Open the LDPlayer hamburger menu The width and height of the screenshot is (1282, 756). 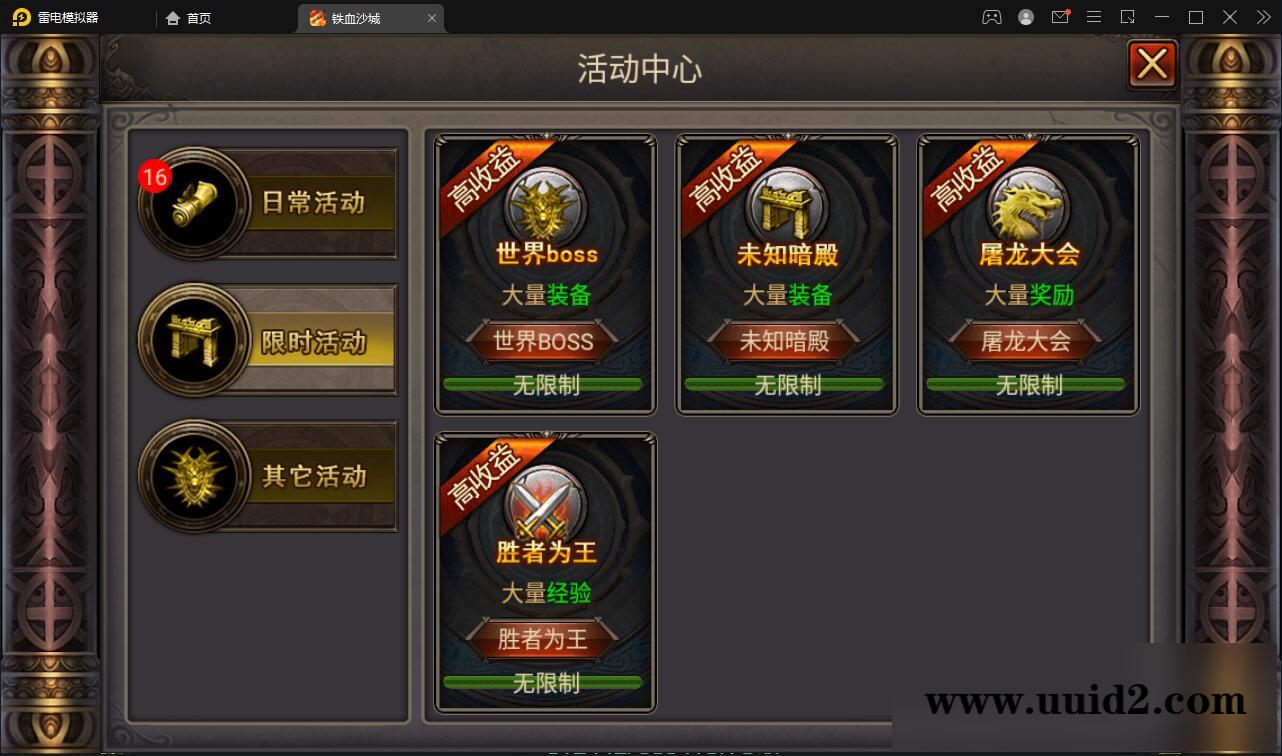point(1094,17)
